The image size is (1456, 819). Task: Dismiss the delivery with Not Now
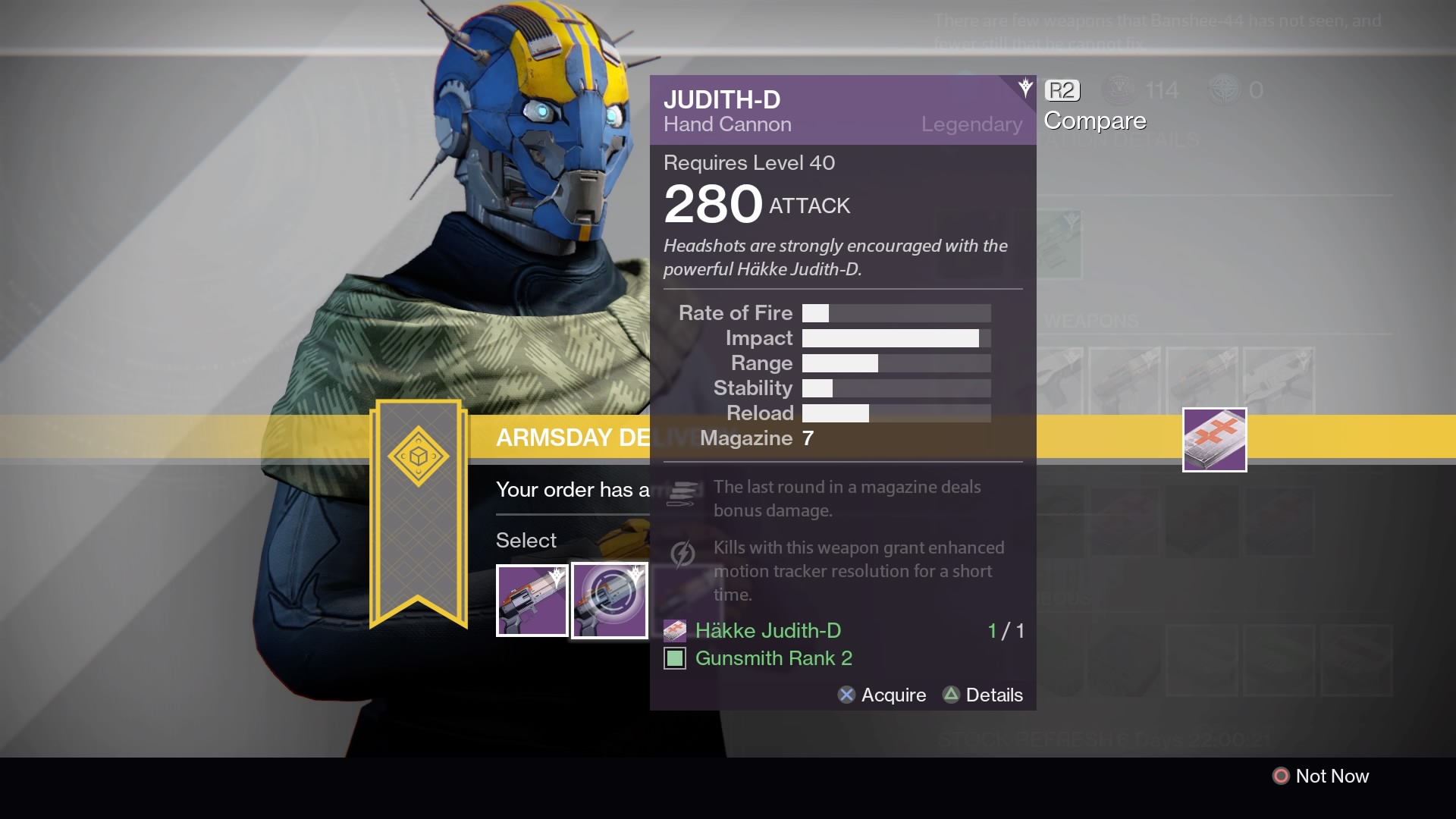coord(1321,776)
